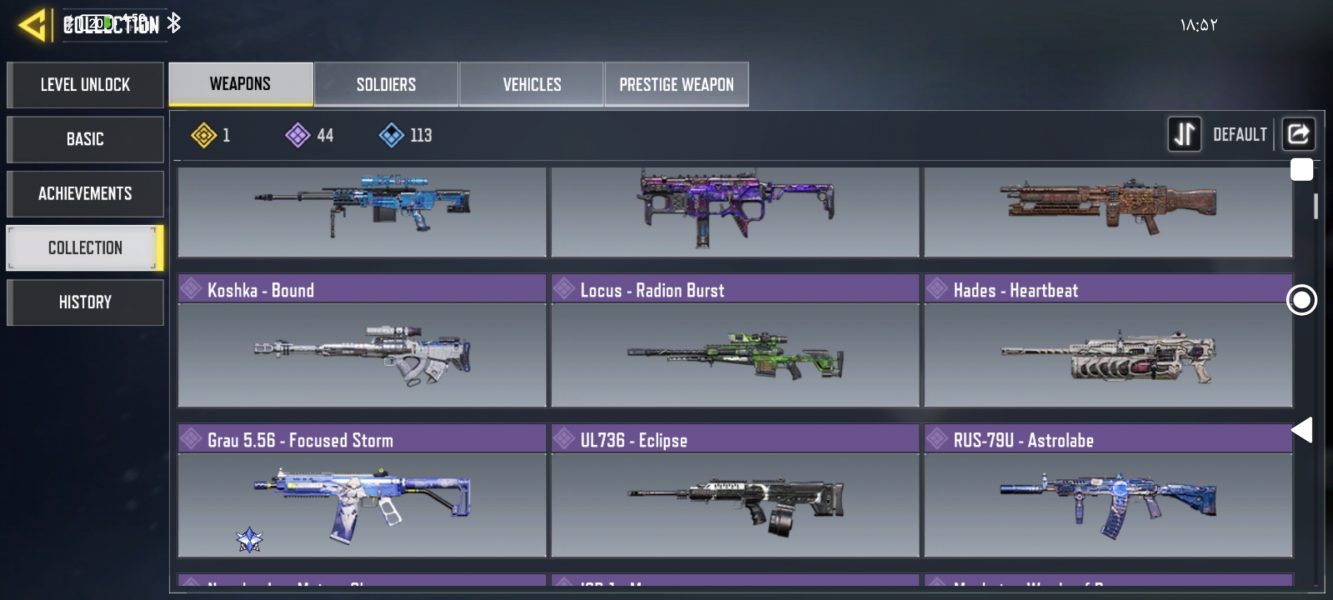Viewport: 1333px width, 600px height.
Task: Switch to the Soldiers tab
Action: pyautogui.click(x=386, y=85)
